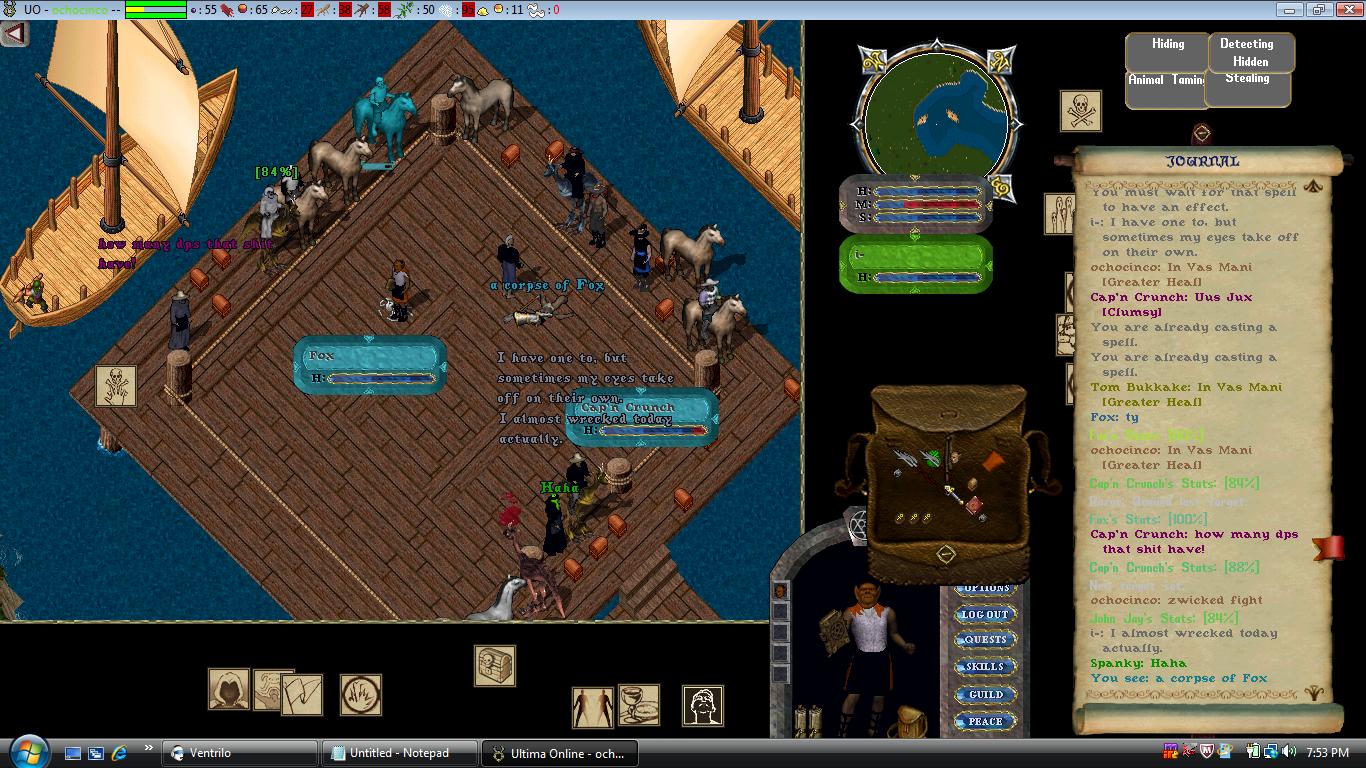Open the Quests window
Image resolution: width=1366 pixels, height=768 pixels.
pos(984,640)
